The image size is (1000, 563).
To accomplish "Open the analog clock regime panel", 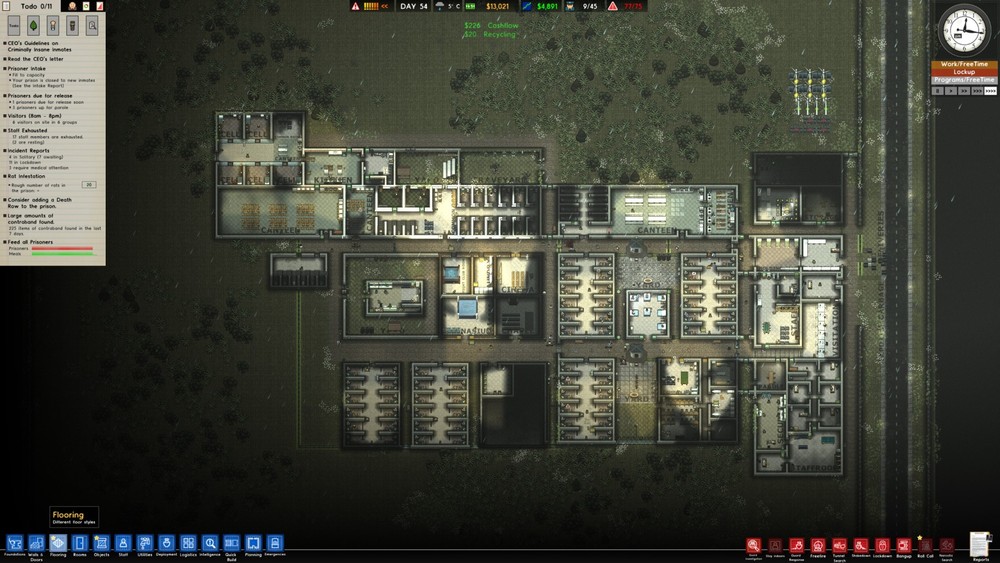I will [964, 31].
